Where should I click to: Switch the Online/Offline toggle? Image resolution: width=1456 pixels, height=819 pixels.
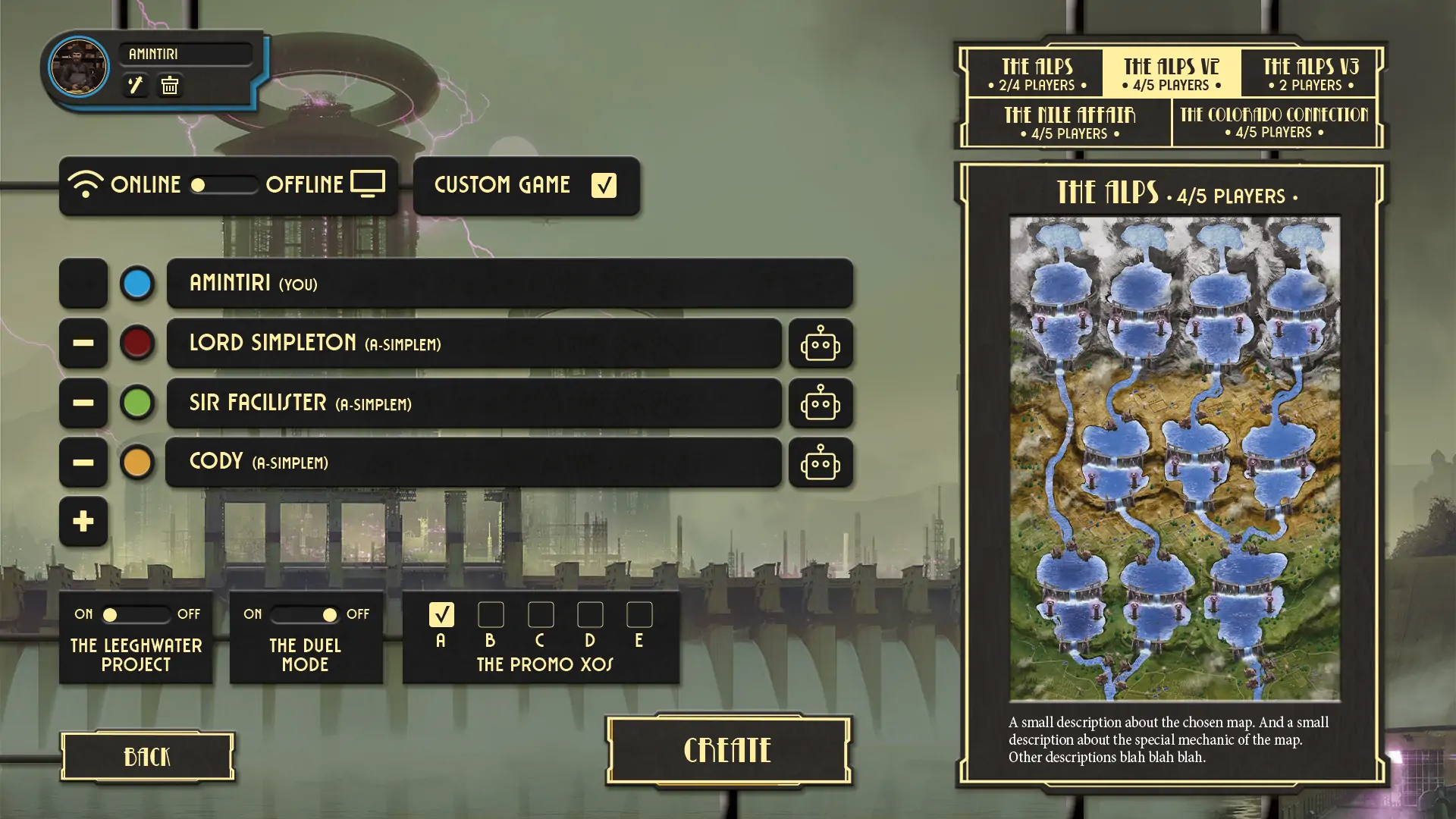tap(223, 185)
